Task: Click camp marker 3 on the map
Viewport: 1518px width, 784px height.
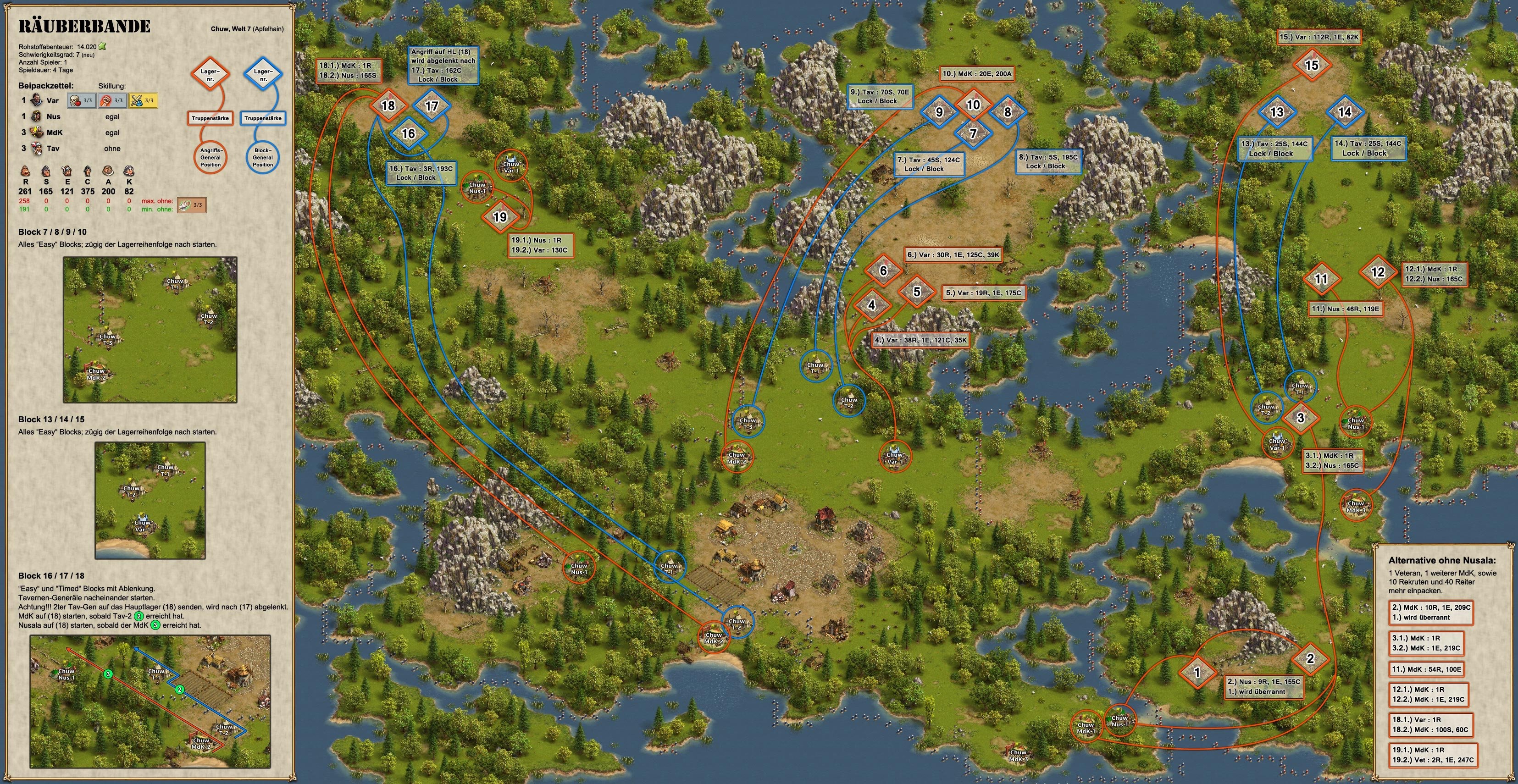Action: pos(1301,418)
